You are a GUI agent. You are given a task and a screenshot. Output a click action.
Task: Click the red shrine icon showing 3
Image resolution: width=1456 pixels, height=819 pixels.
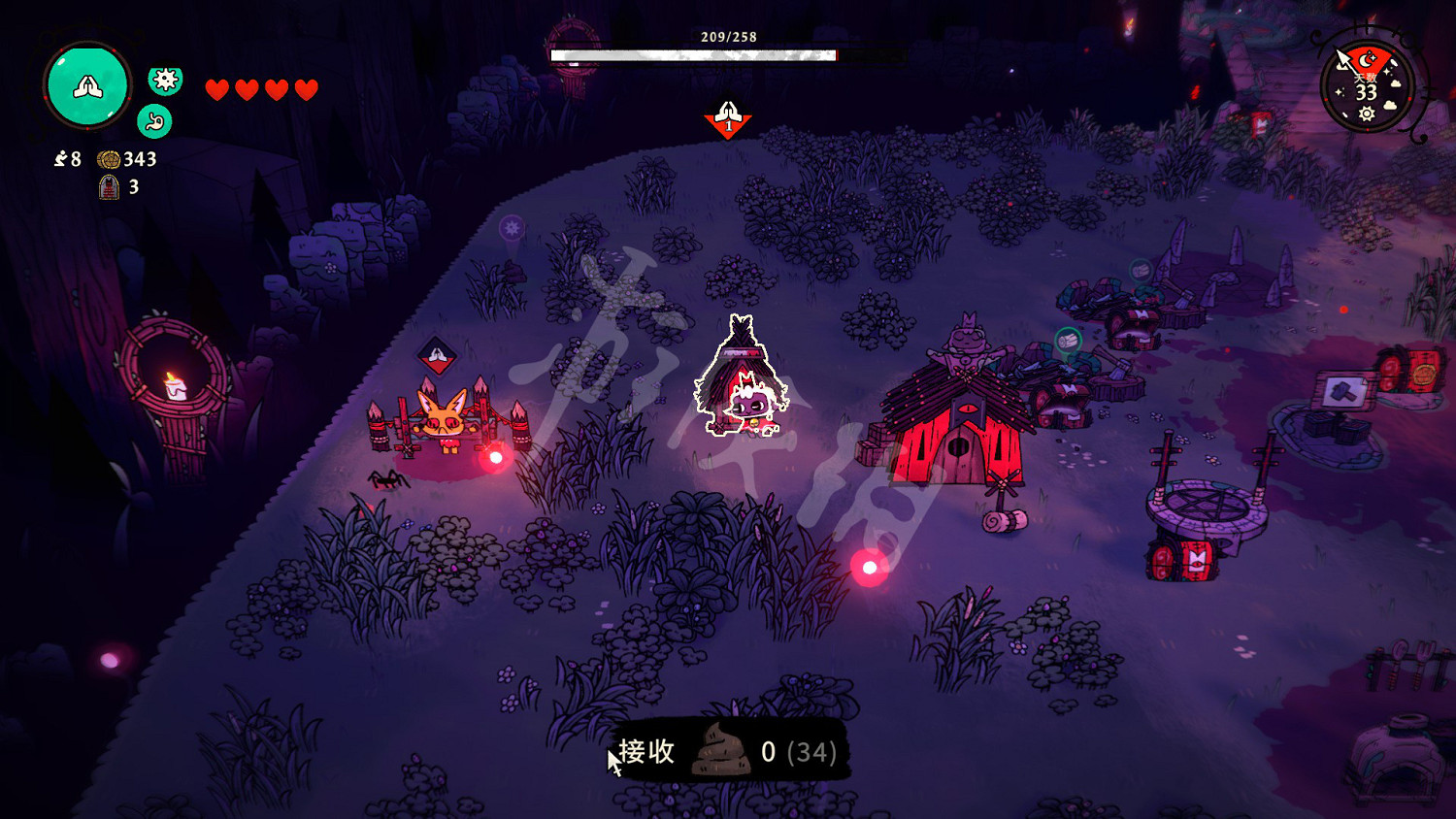[x=107, y=188]
